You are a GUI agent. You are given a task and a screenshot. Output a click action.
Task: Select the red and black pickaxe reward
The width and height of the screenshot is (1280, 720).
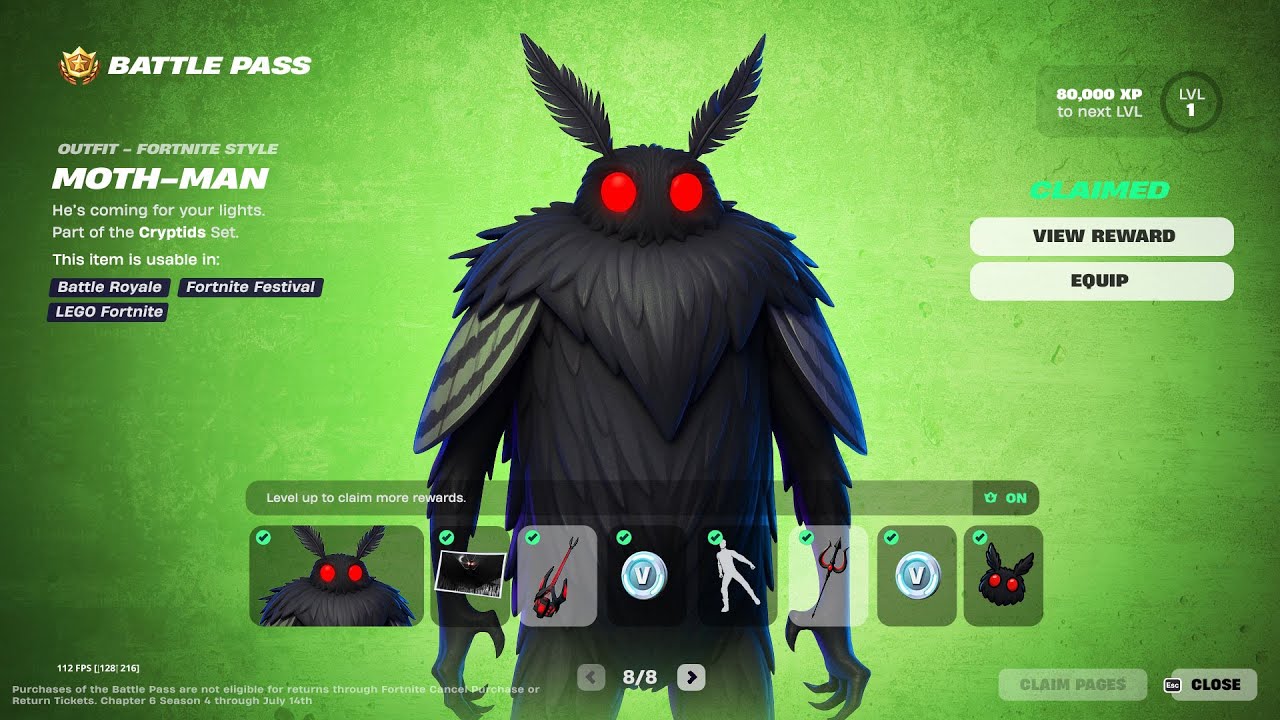coord(557,576)
